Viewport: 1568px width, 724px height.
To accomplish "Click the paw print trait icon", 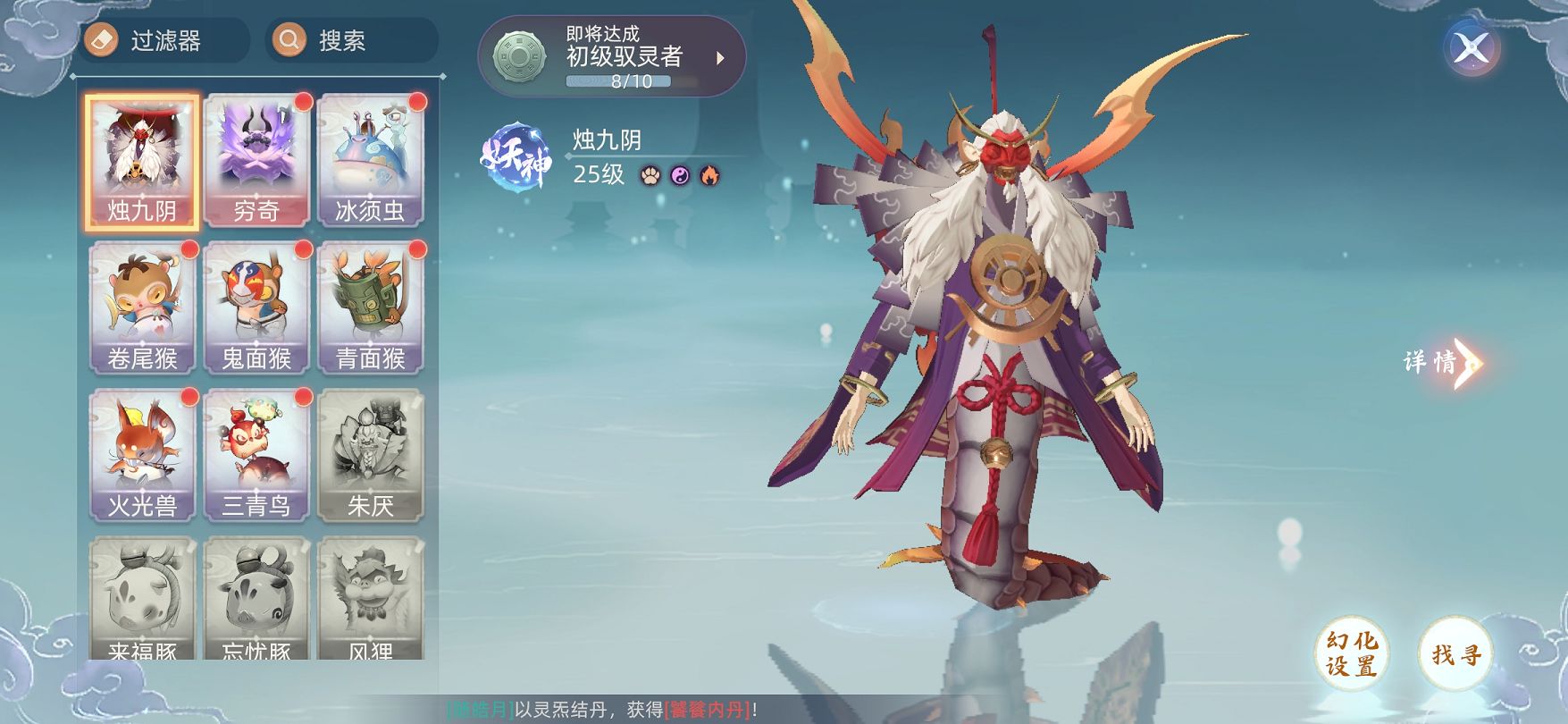I will pyautogui.click(x=650, y=175).
